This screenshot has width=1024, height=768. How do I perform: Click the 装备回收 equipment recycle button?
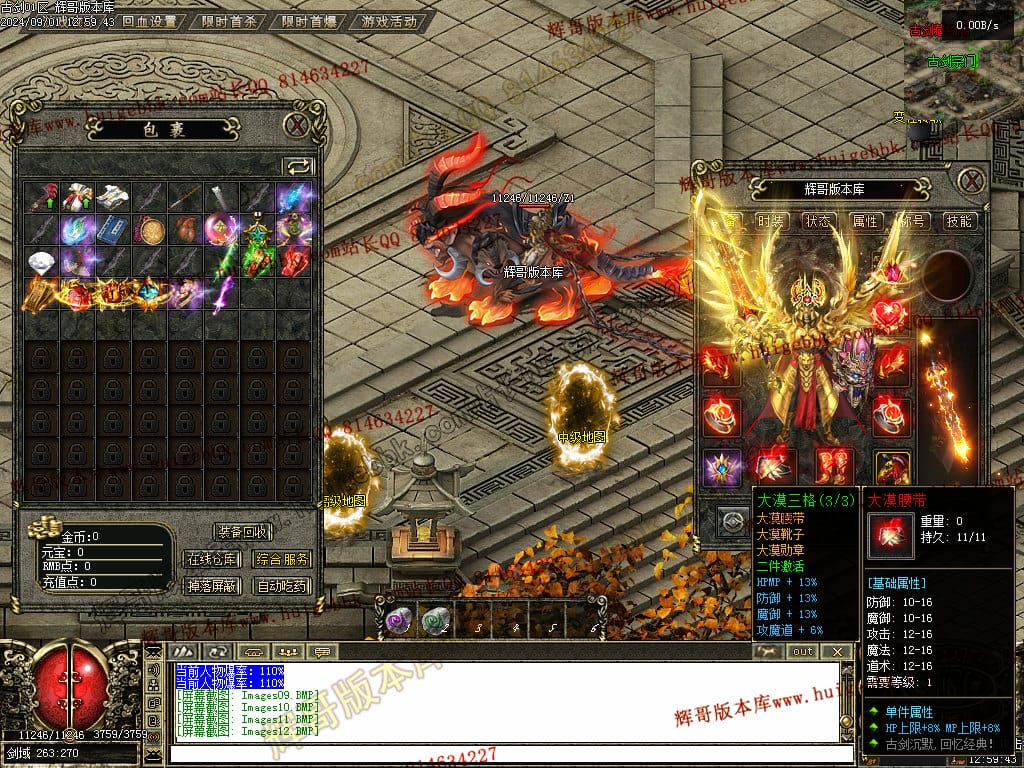coord(243,532)
